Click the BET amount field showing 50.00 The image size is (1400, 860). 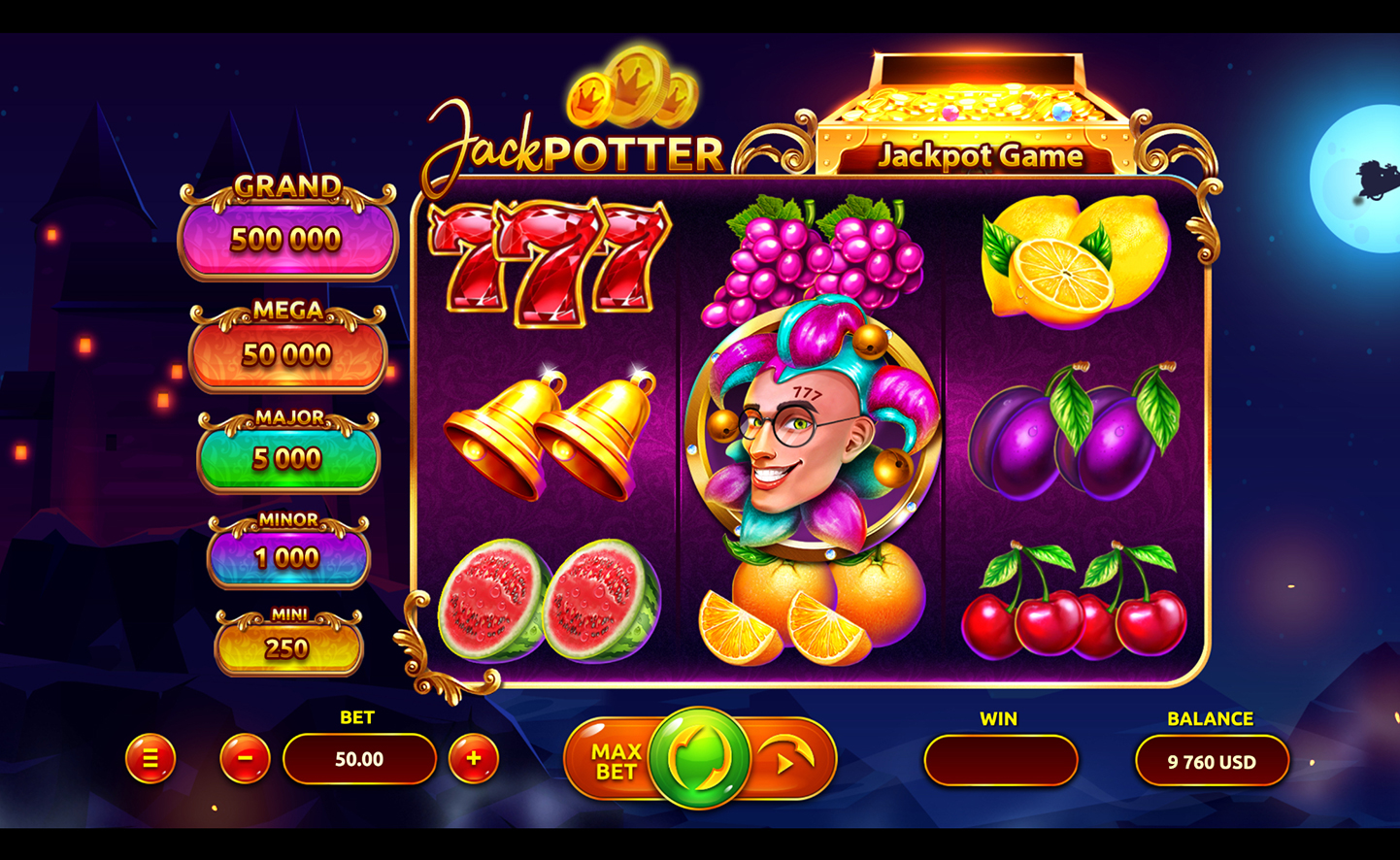[358, 759]
